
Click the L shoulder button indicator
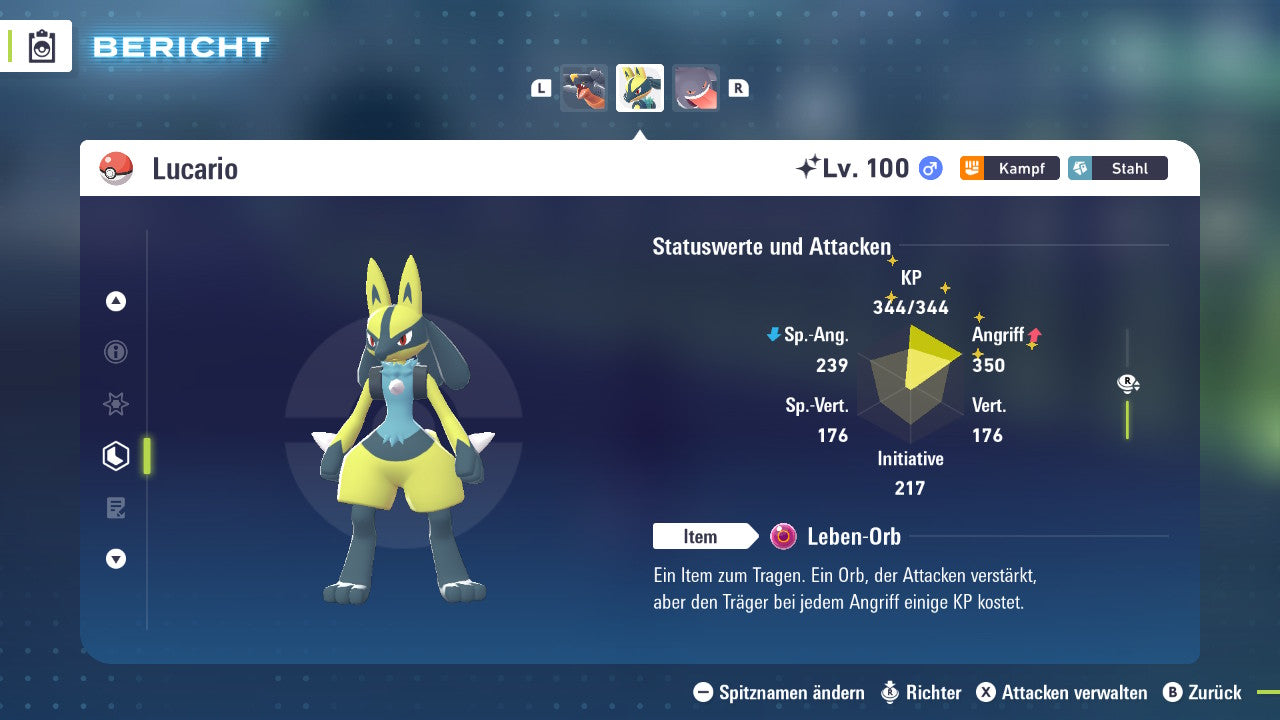tap(540, 87)
